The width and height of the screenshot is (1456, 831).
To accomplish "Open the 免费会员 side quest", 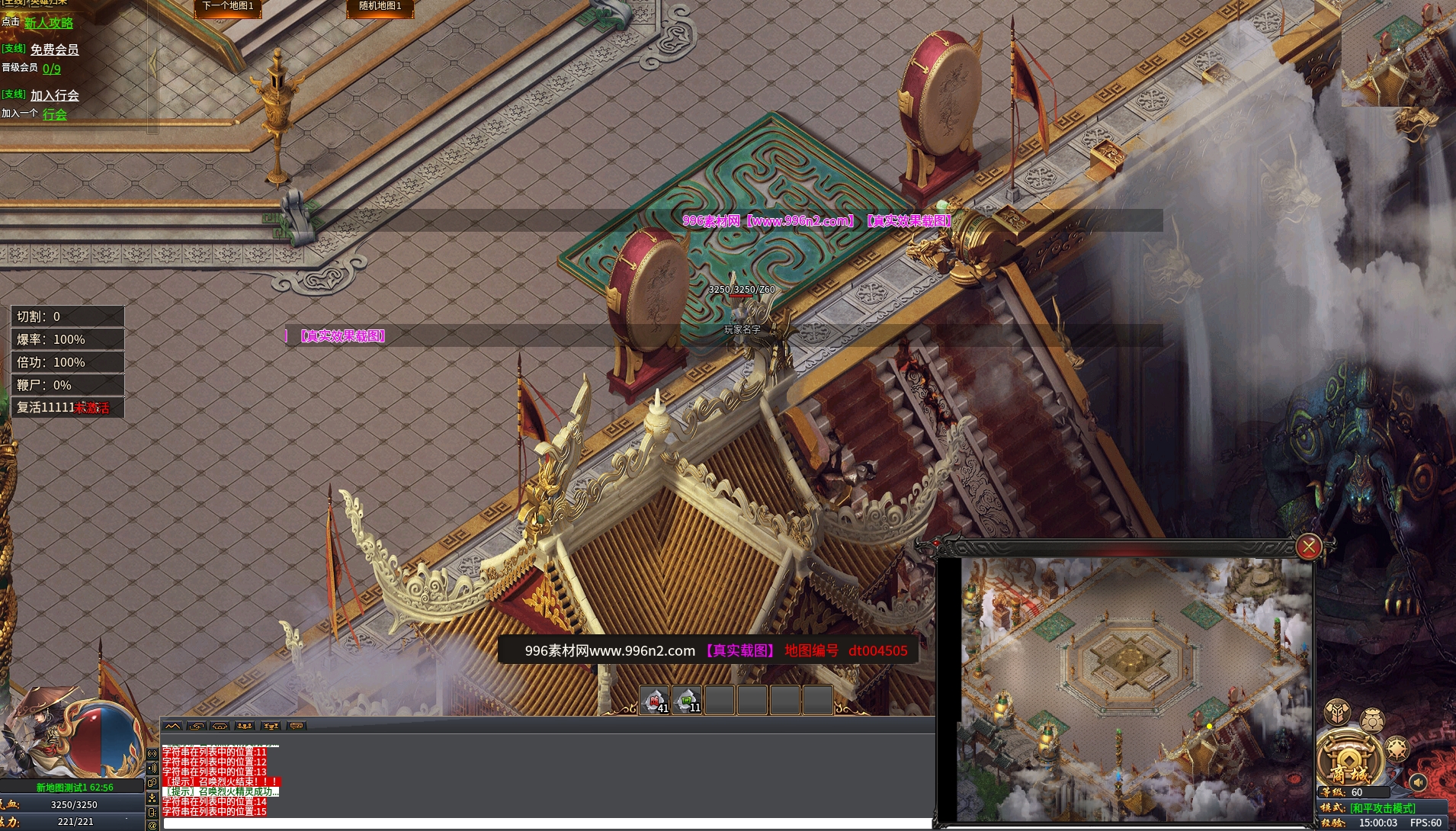I will tap(55, 50).
